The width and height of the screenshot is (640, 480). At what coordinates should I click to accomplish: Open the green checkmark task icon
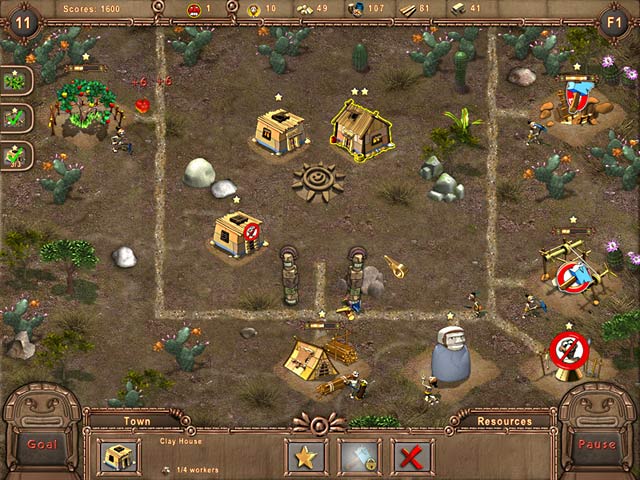(16, 118)
